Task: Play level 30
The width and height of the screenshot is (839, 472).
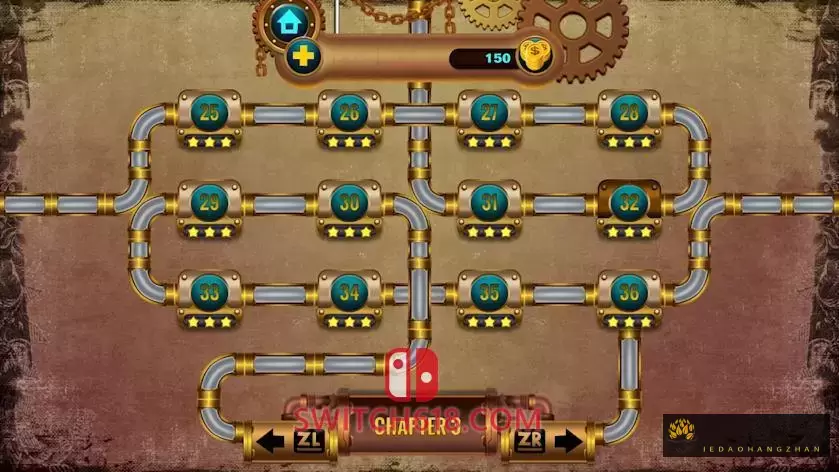Action: click(349, 203)
